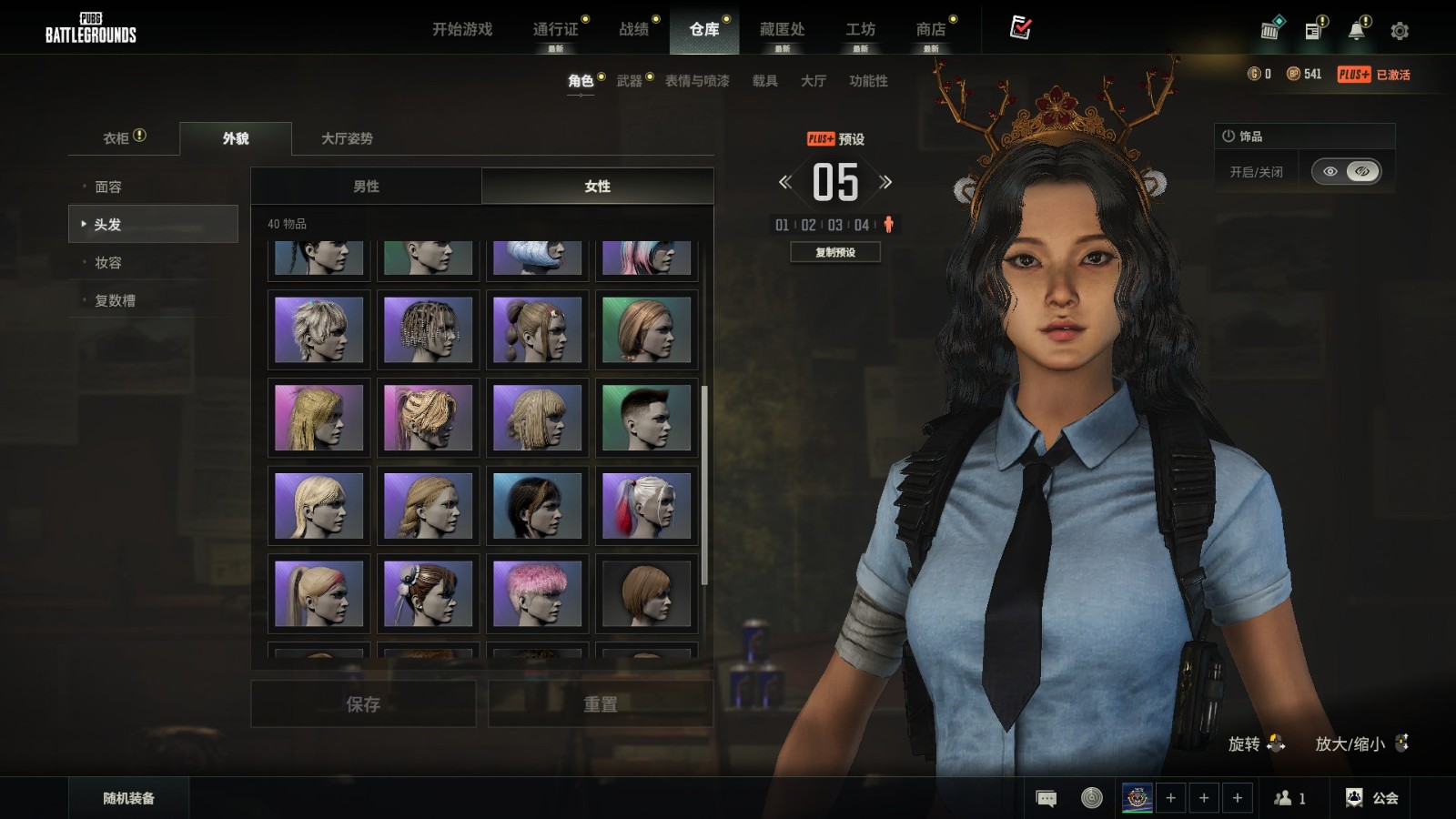Pick the white spiky hairstyle thumbnail
Viewport: 1456px width, 819px height.
pyautogui.click(x=318, y=329)
